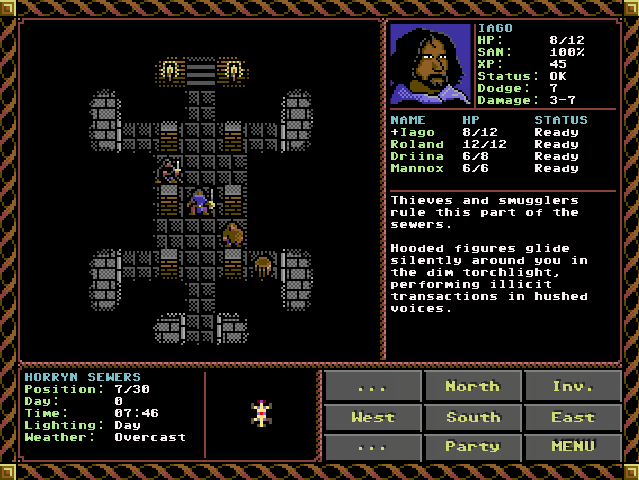
Task: Select the South movement button
Action: (x=472, y=416)
